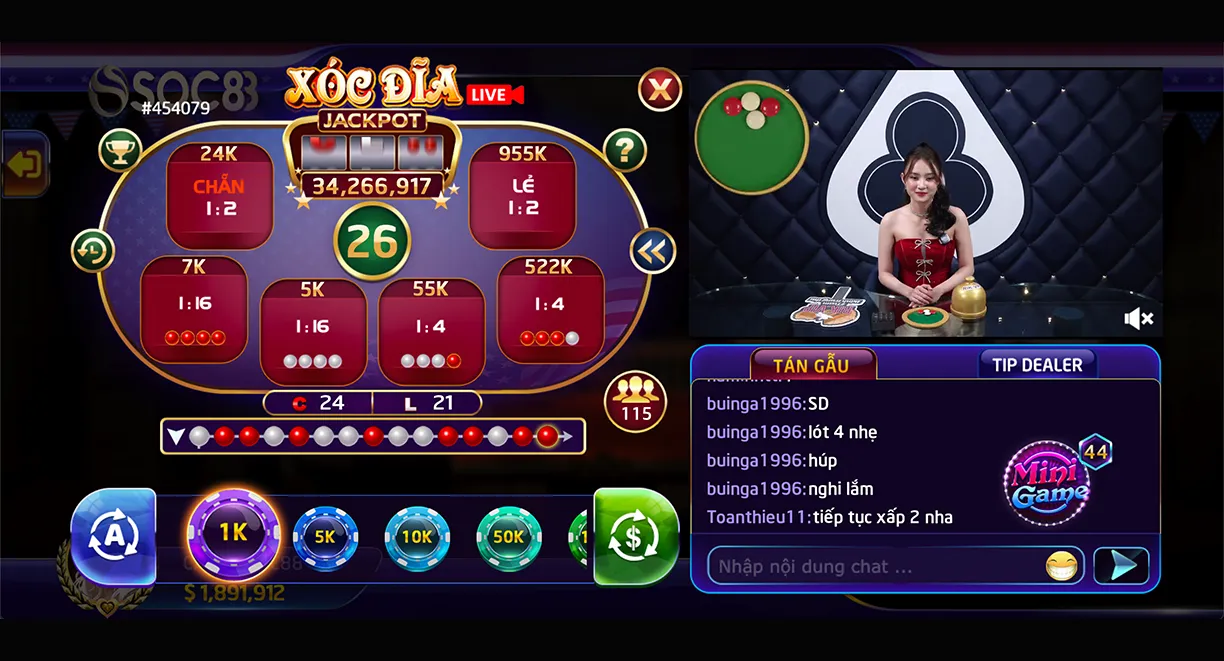Select the 5K blue chip
This screenshot has width=1224, height=661.
[325, 537]
